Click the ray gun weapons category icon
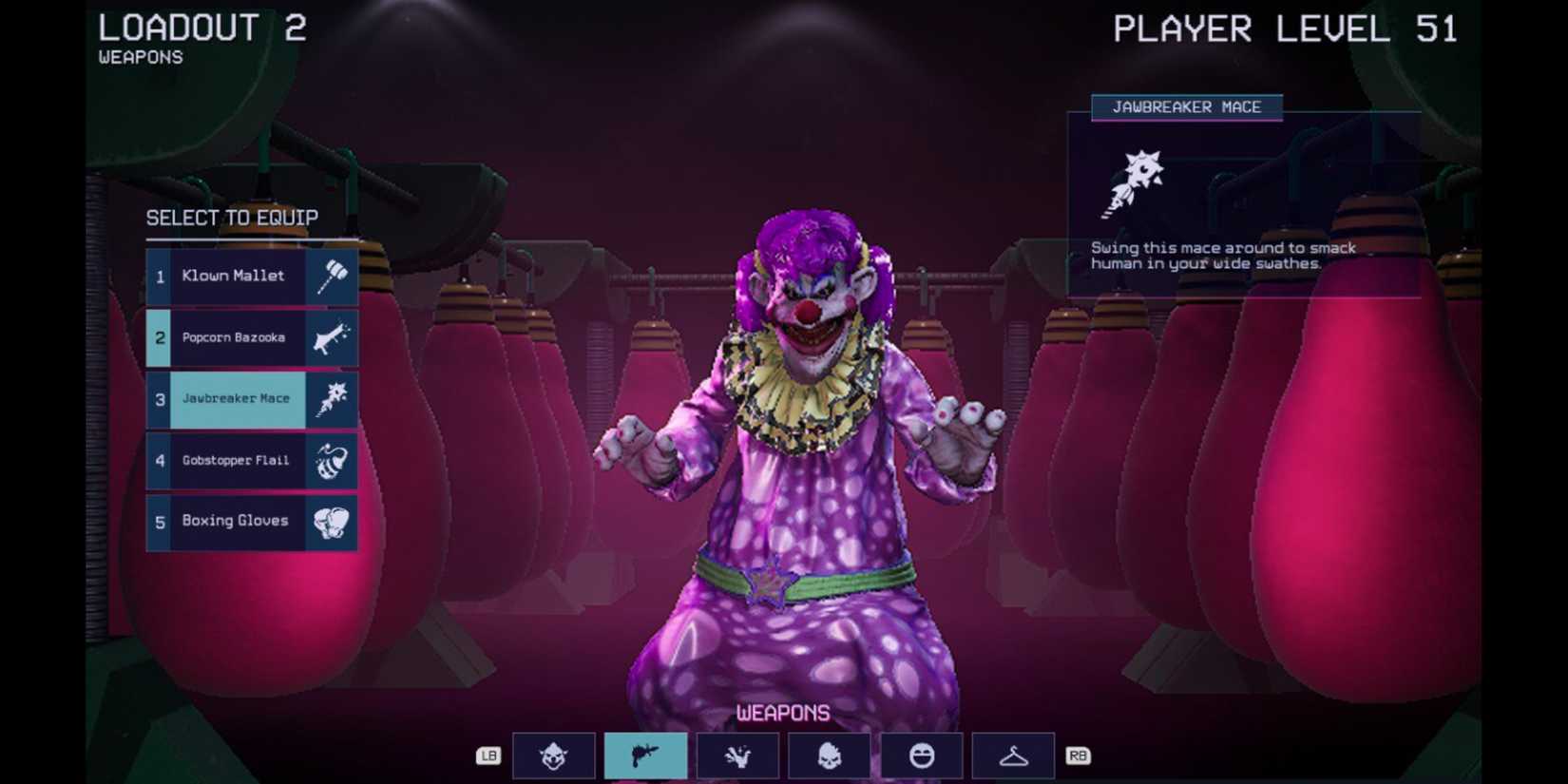 (x=646, y=755)
